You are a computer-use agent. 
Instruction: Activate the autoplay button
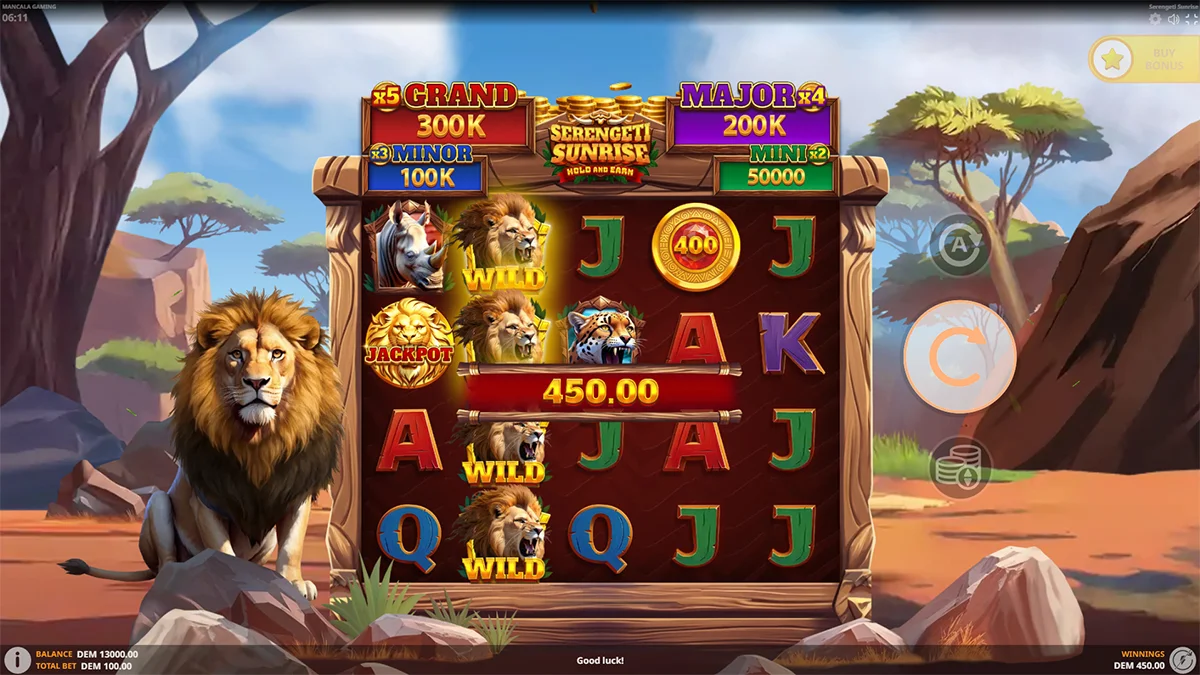point(960,244)
